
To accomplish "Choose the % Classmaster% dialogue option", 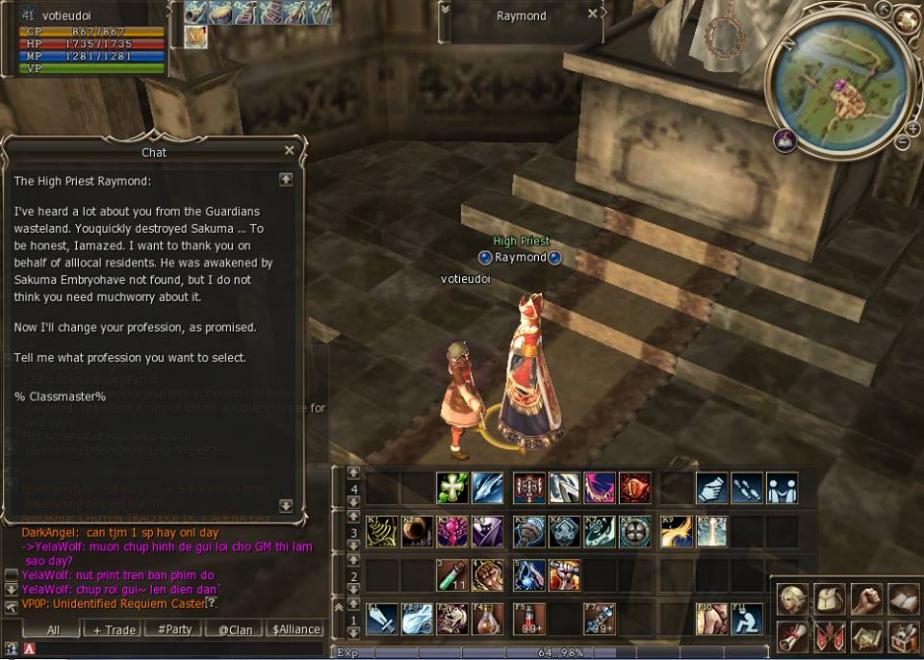I will point(60,397).
